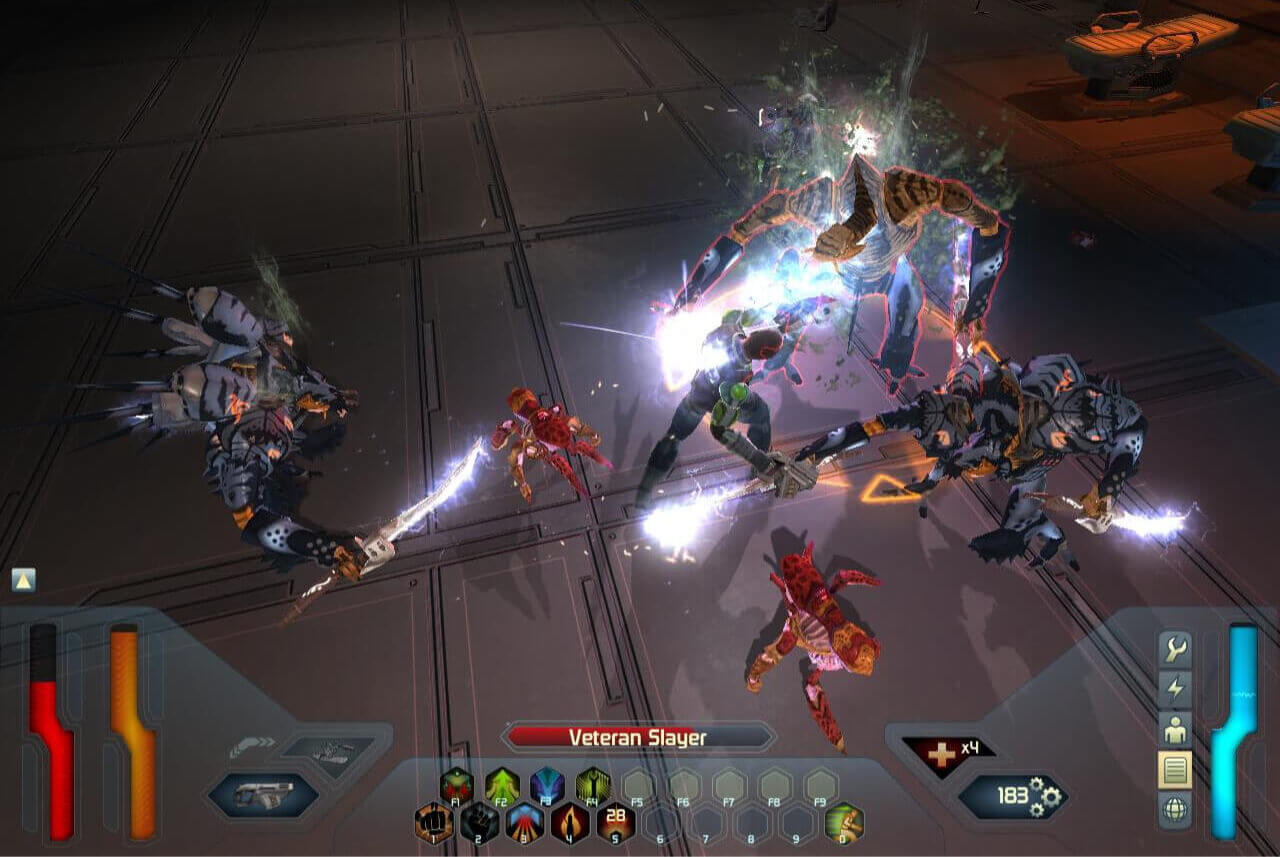Open the wrench menu button
The height and width of the screenshot is (857, 1280).
[1175, 651]
